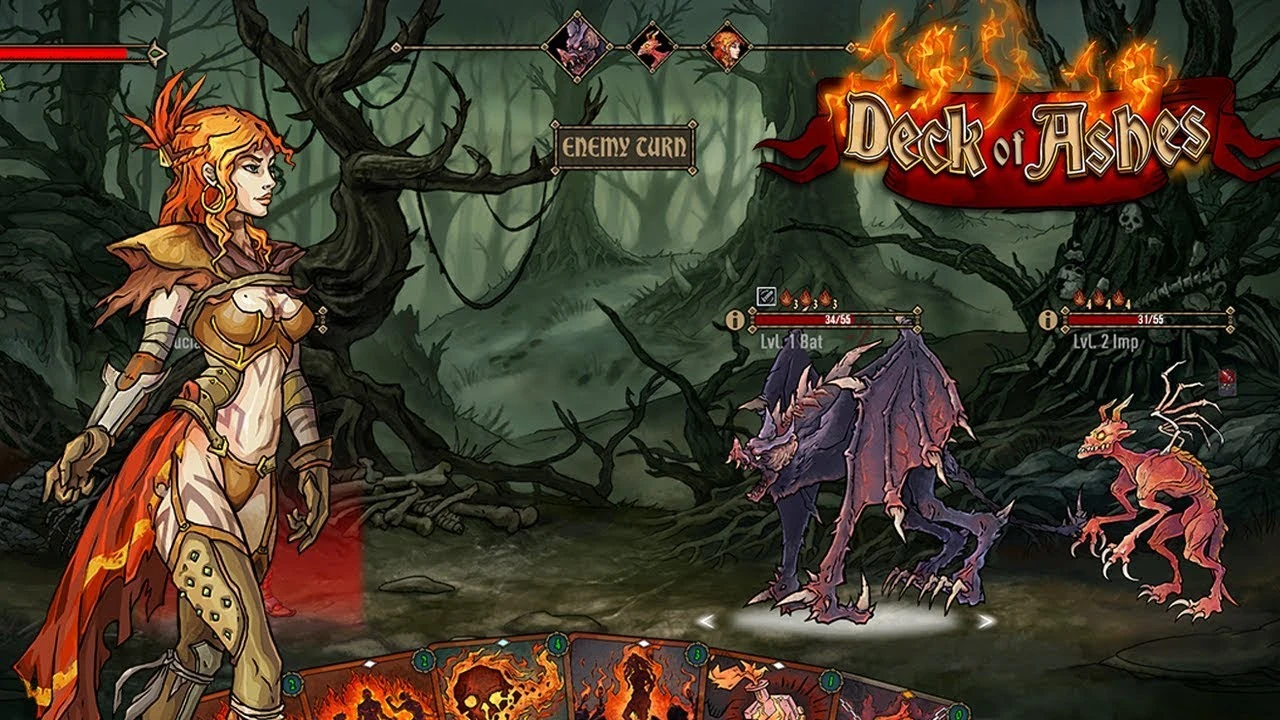Click the red card marker above the Imp
Viewport: 1280px width, 720px height.
click(1228, 382)
